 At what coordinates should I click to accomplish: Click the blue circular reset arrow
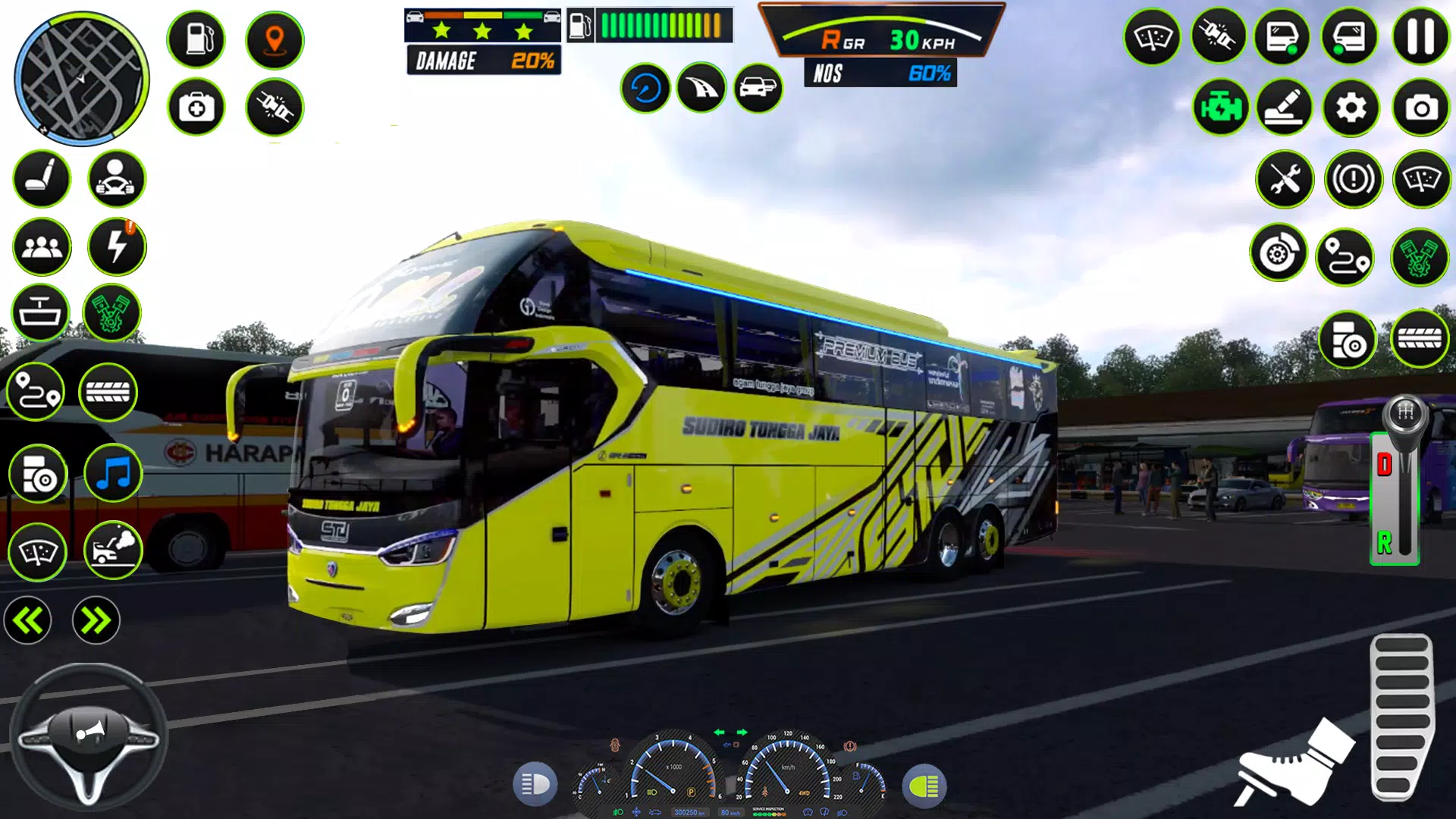click(x=645, y=89)
